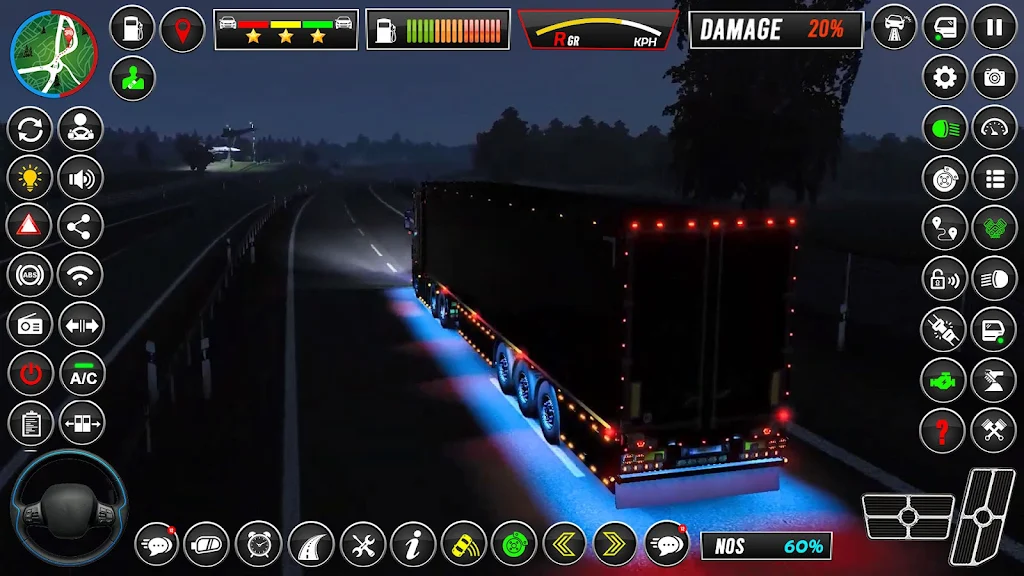Open the info "i" button
This screenshot has width=1024, height=576.
413,545
